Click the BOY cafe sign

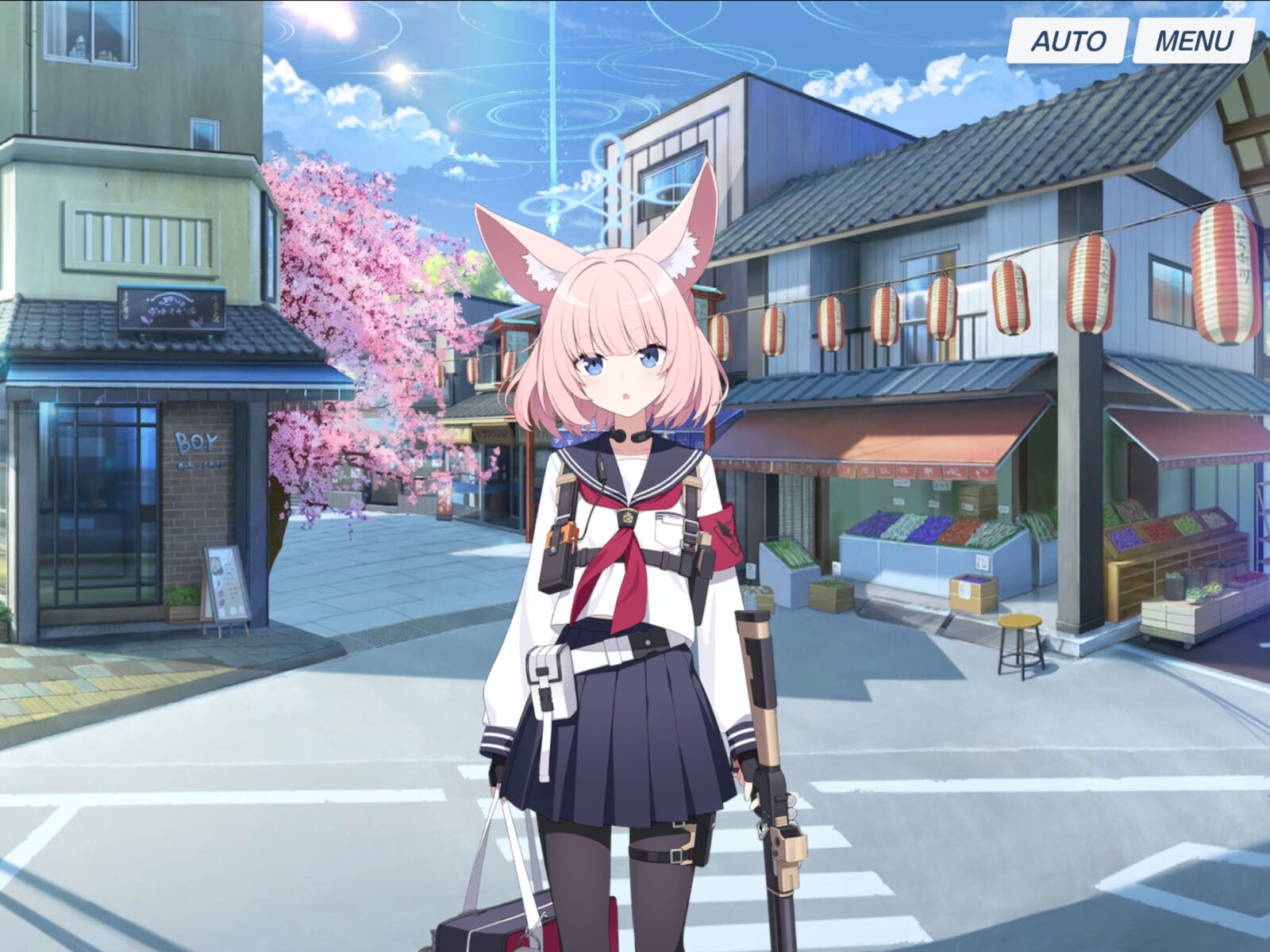pos(198,440)
